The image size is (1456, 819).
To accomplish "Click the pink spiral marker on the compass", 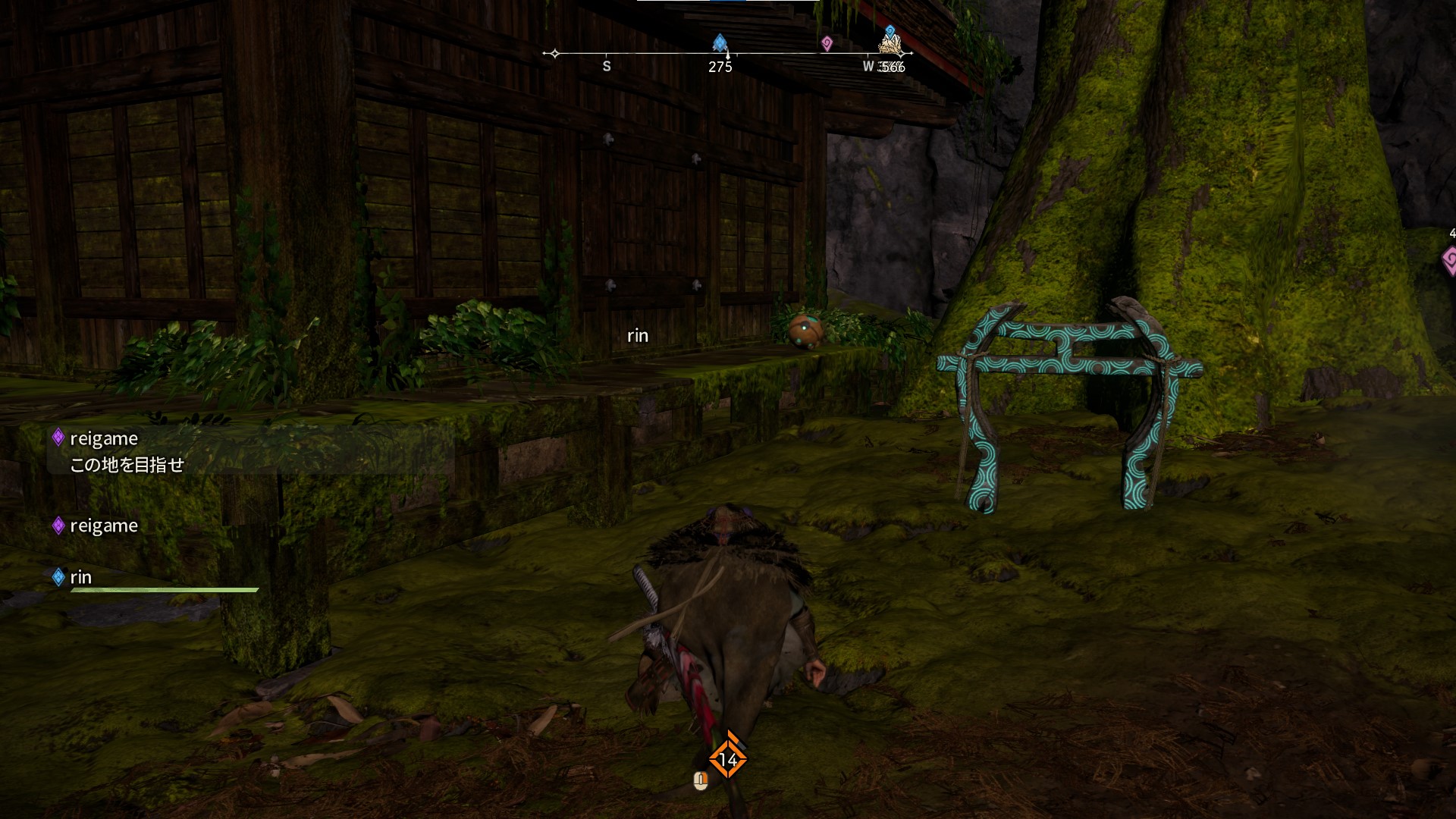I will click(827, 44).
